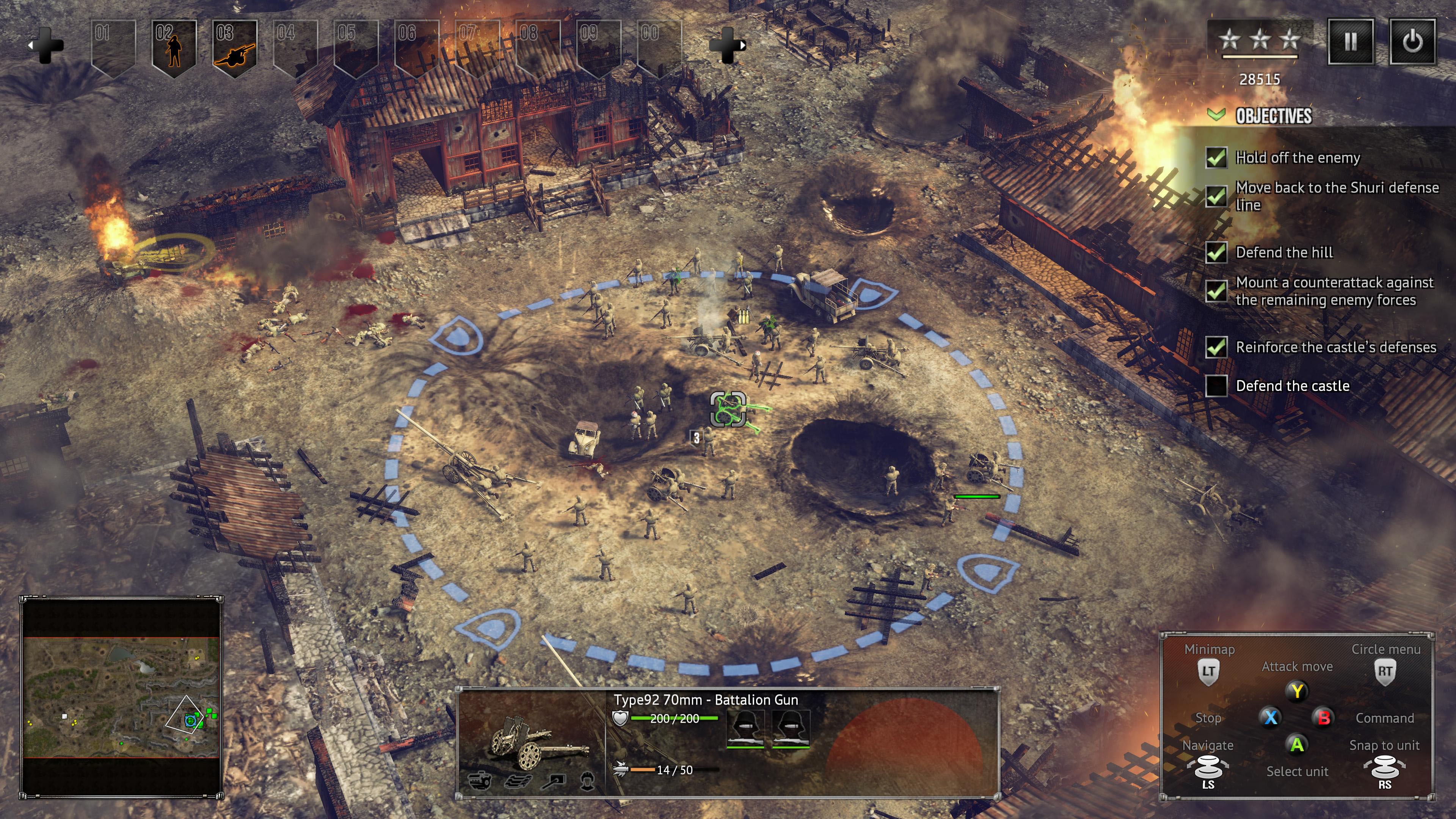Click the left arrow beside the control groups

(x=30, y=45)
